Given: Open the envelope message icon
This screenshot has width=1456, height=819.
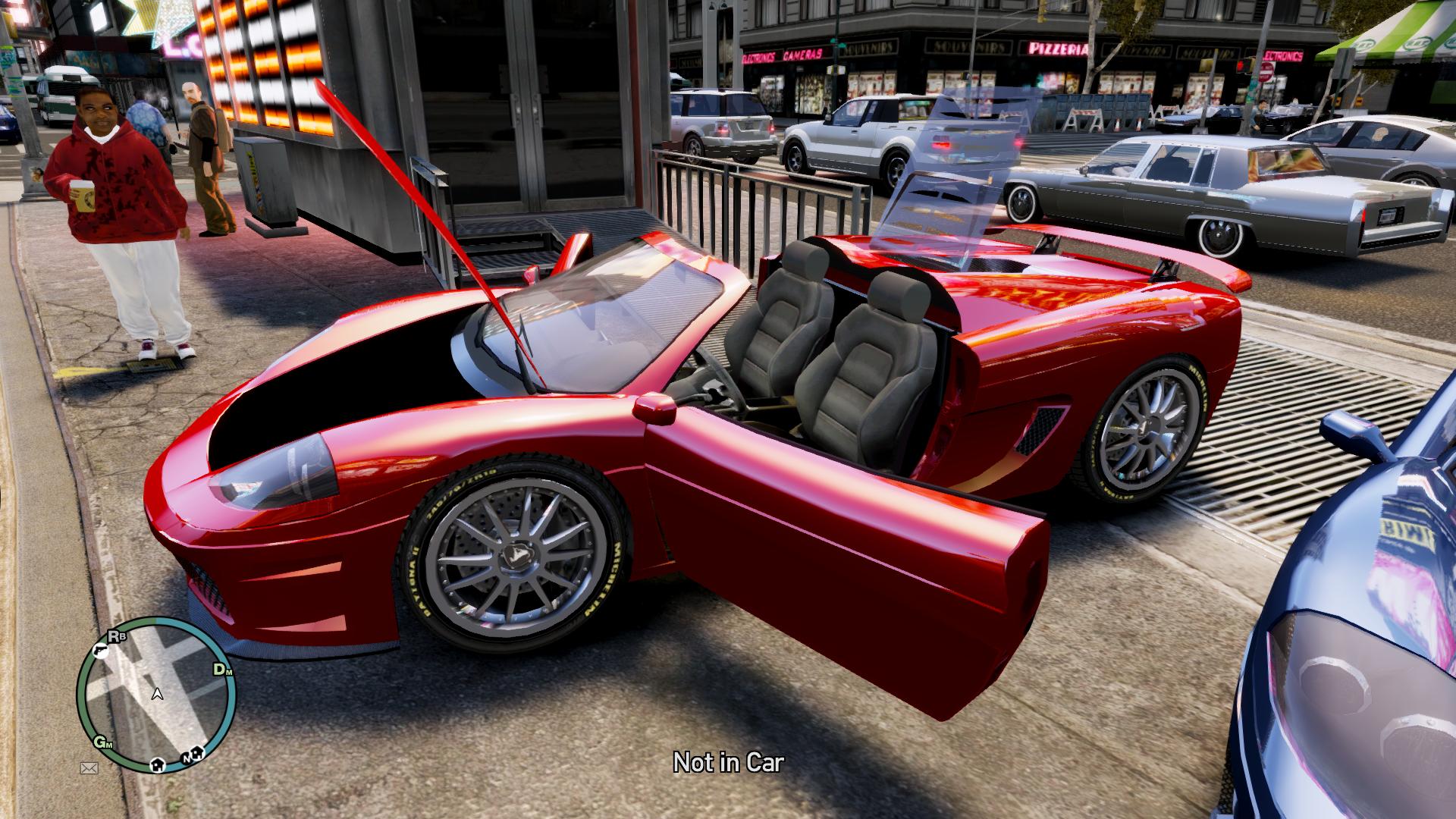Looking at the screenshot, I should 89,768.
